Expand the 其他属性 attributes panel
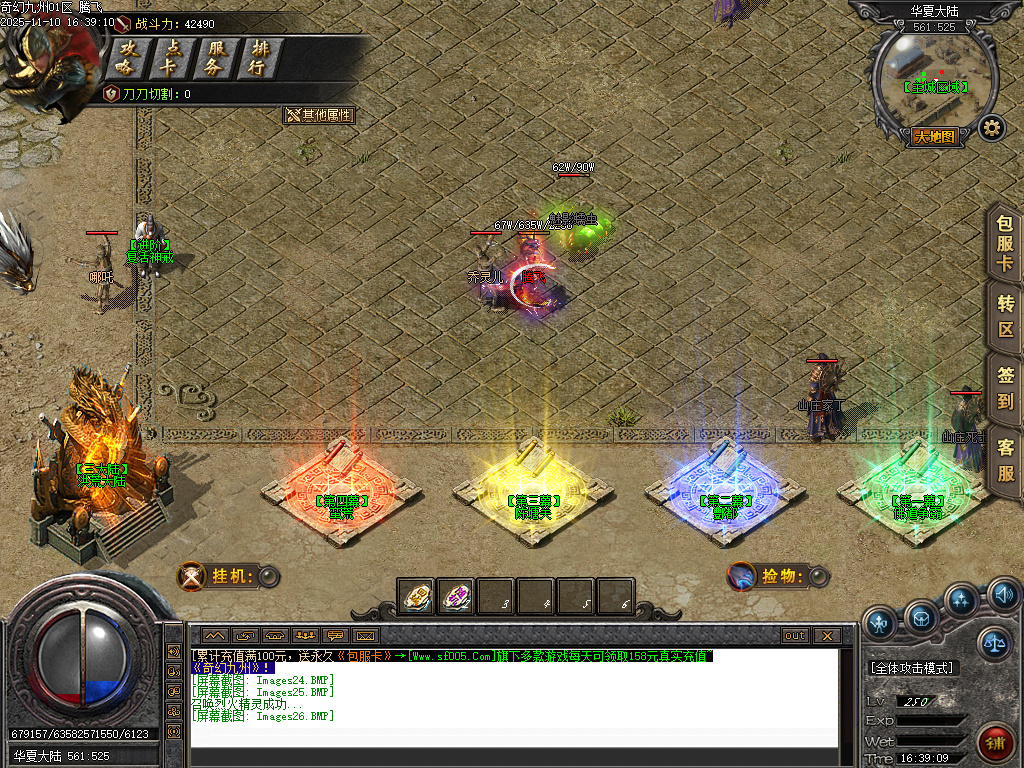Image resolution: width=1024 pixels, height=768 pixels. click(320, 115)
